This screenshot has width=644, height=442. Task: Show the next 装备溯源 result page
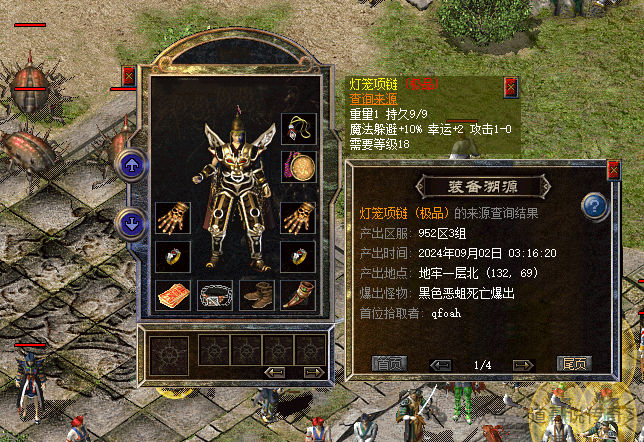pyautogui.click(x=522, y=364)
